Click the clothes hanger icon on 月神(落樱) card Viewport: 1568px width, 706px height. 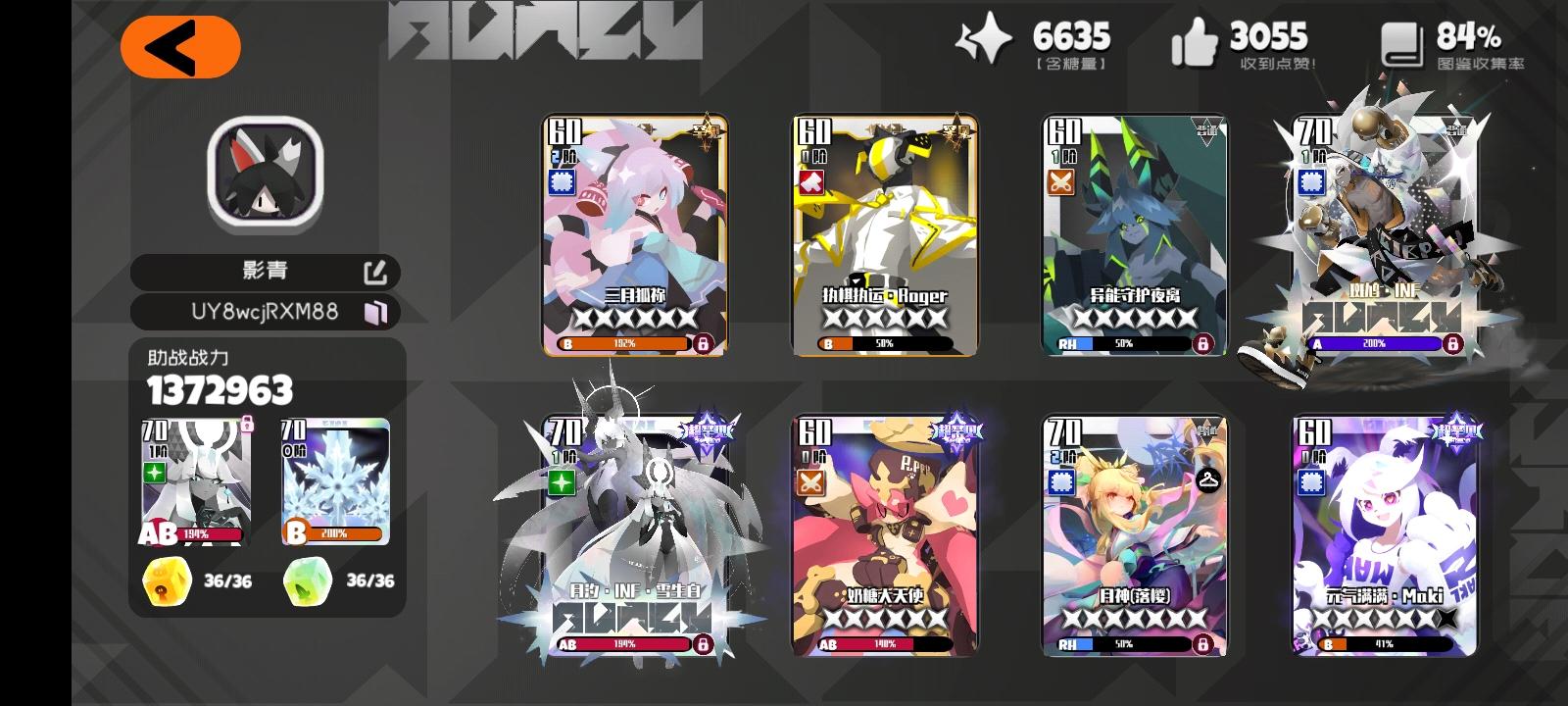click(1207, 479)
